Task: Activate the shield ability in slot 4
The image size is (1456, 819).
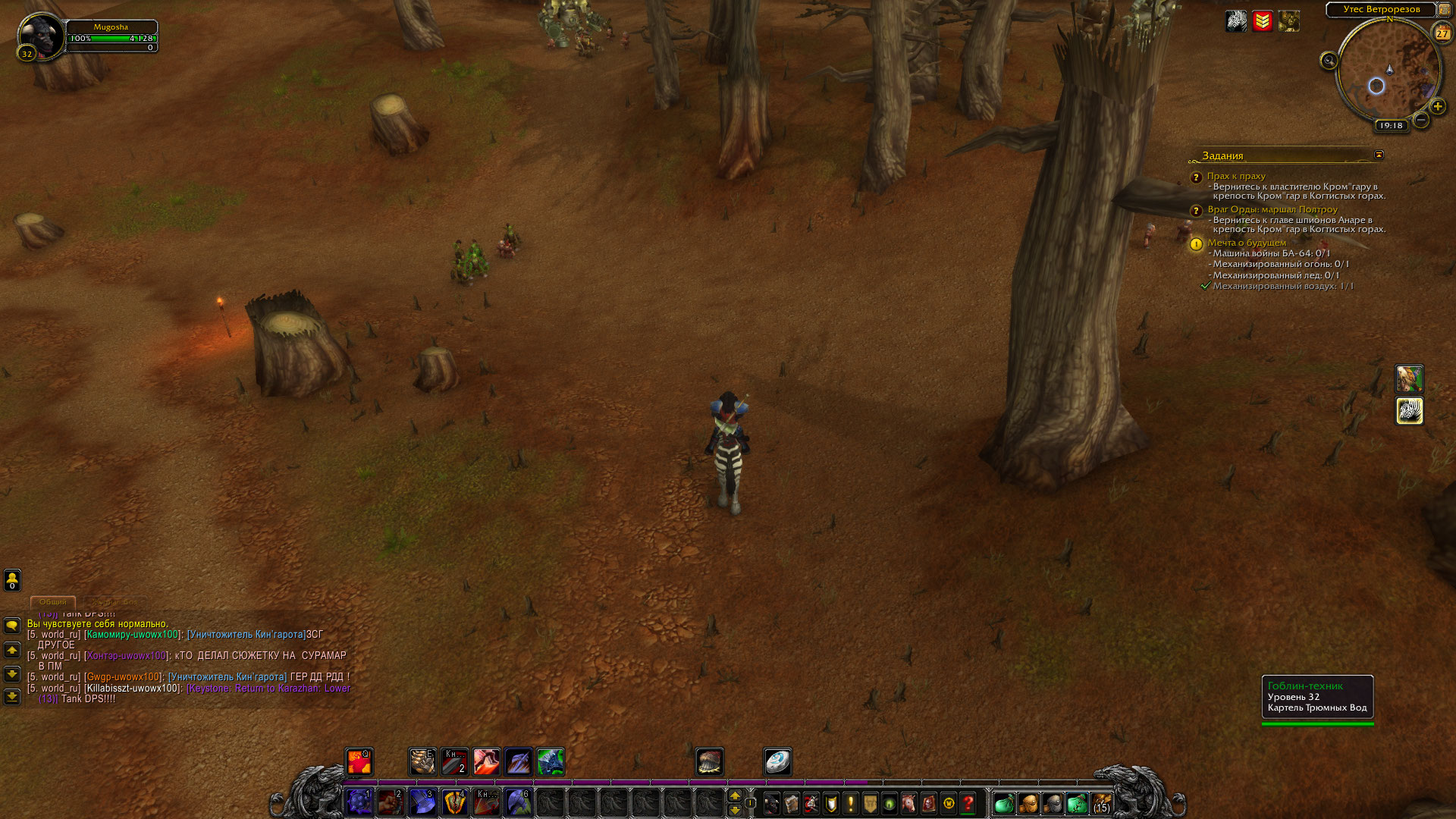Action: (x=454, y=802)
